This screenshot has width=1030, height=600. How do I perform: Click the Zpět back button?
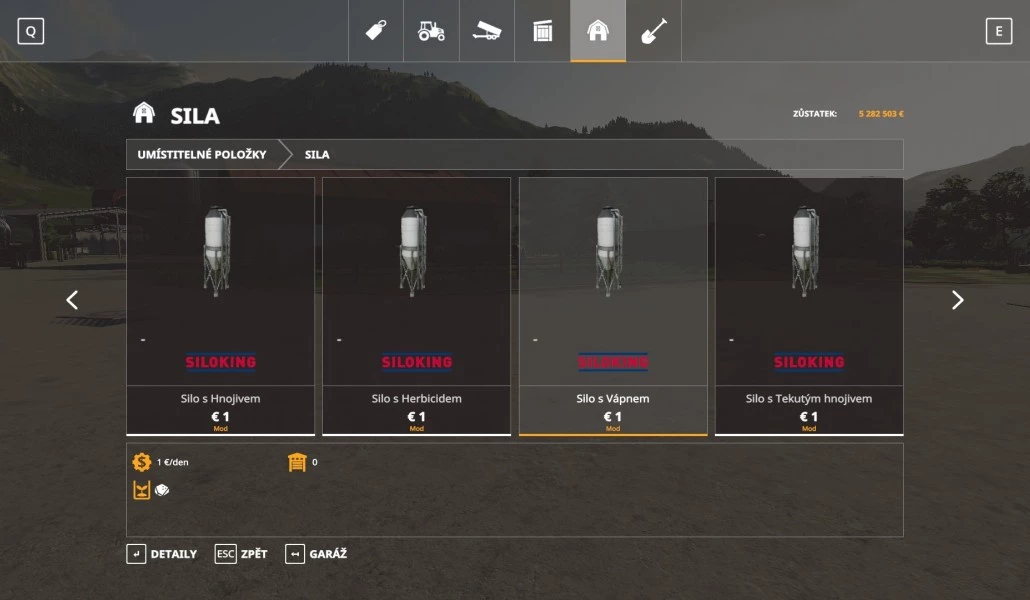[241, 554]
